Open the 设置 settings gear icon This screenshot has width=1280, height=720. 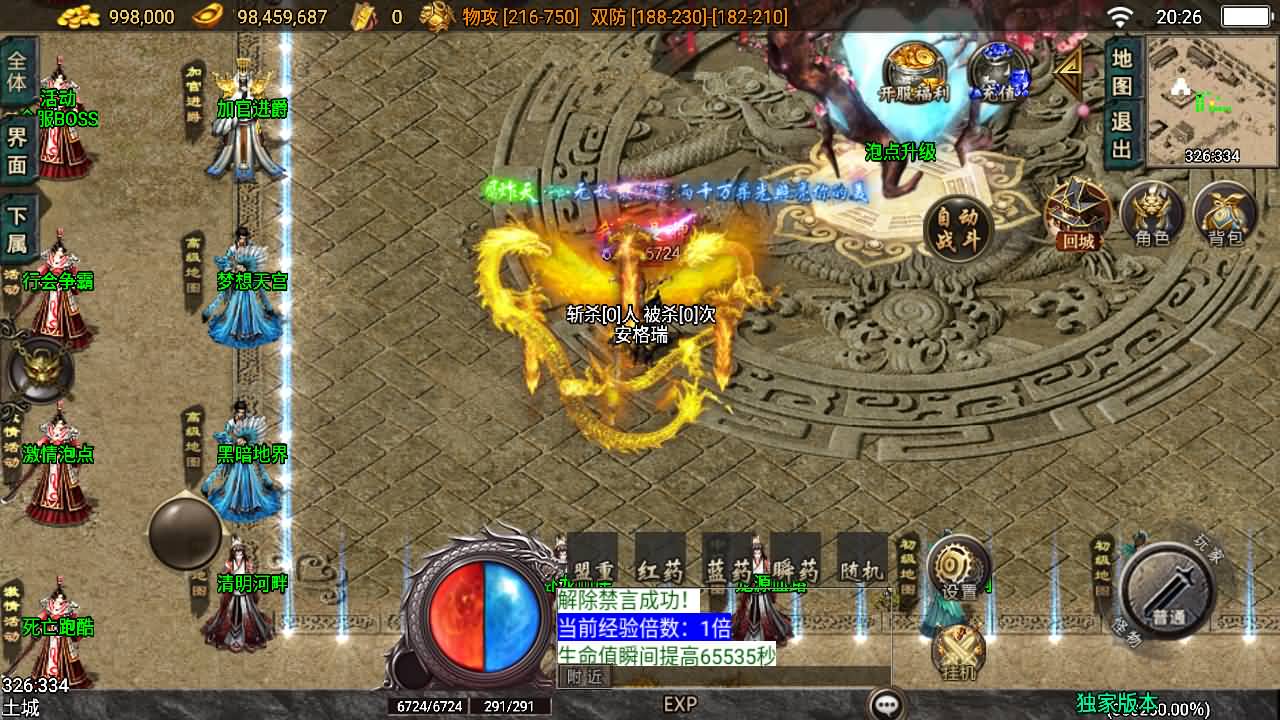955,563
